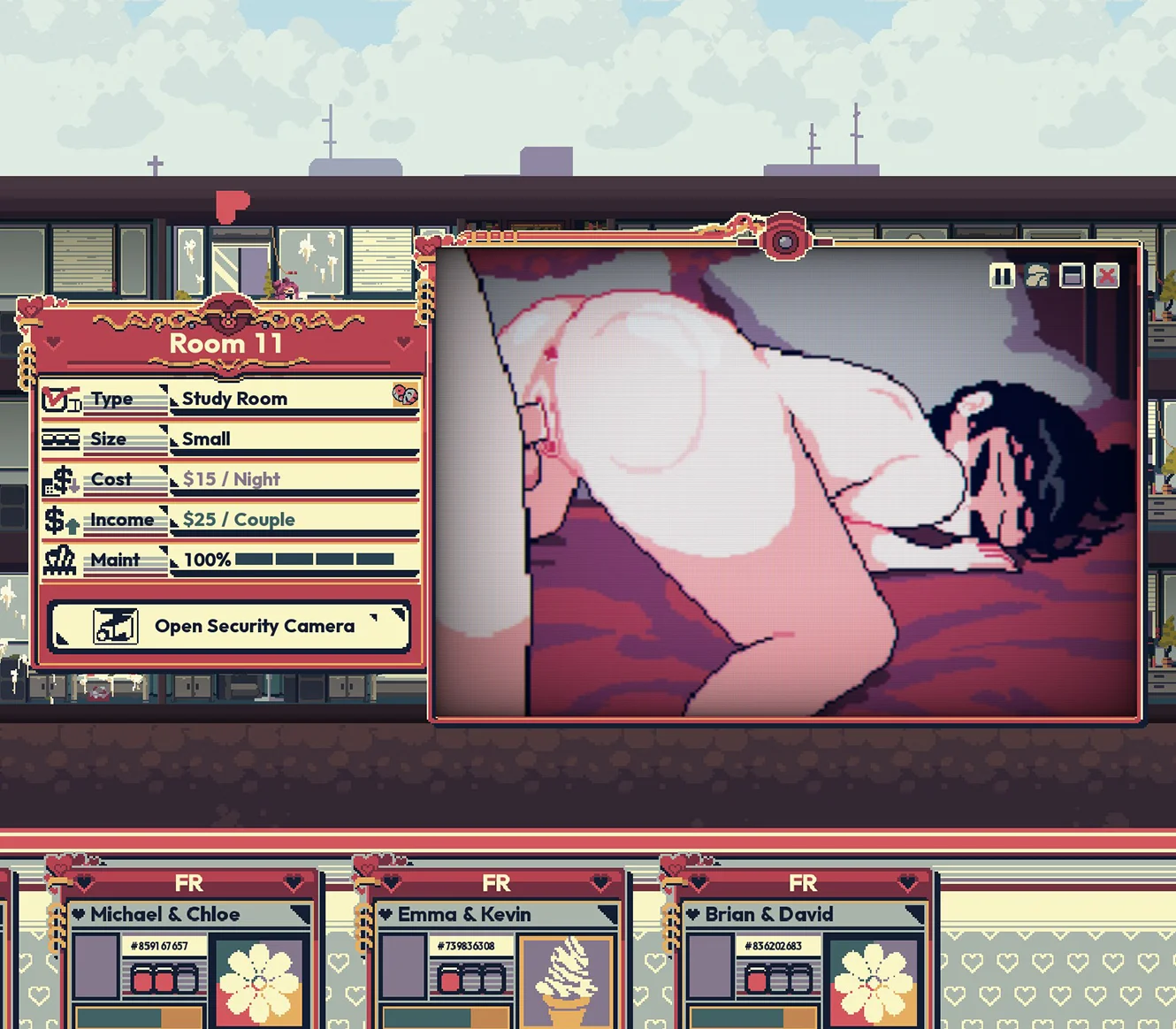Click the room type icon beside Study Room
This screenshot has height=1029, width=1176.
pos(405,395)
